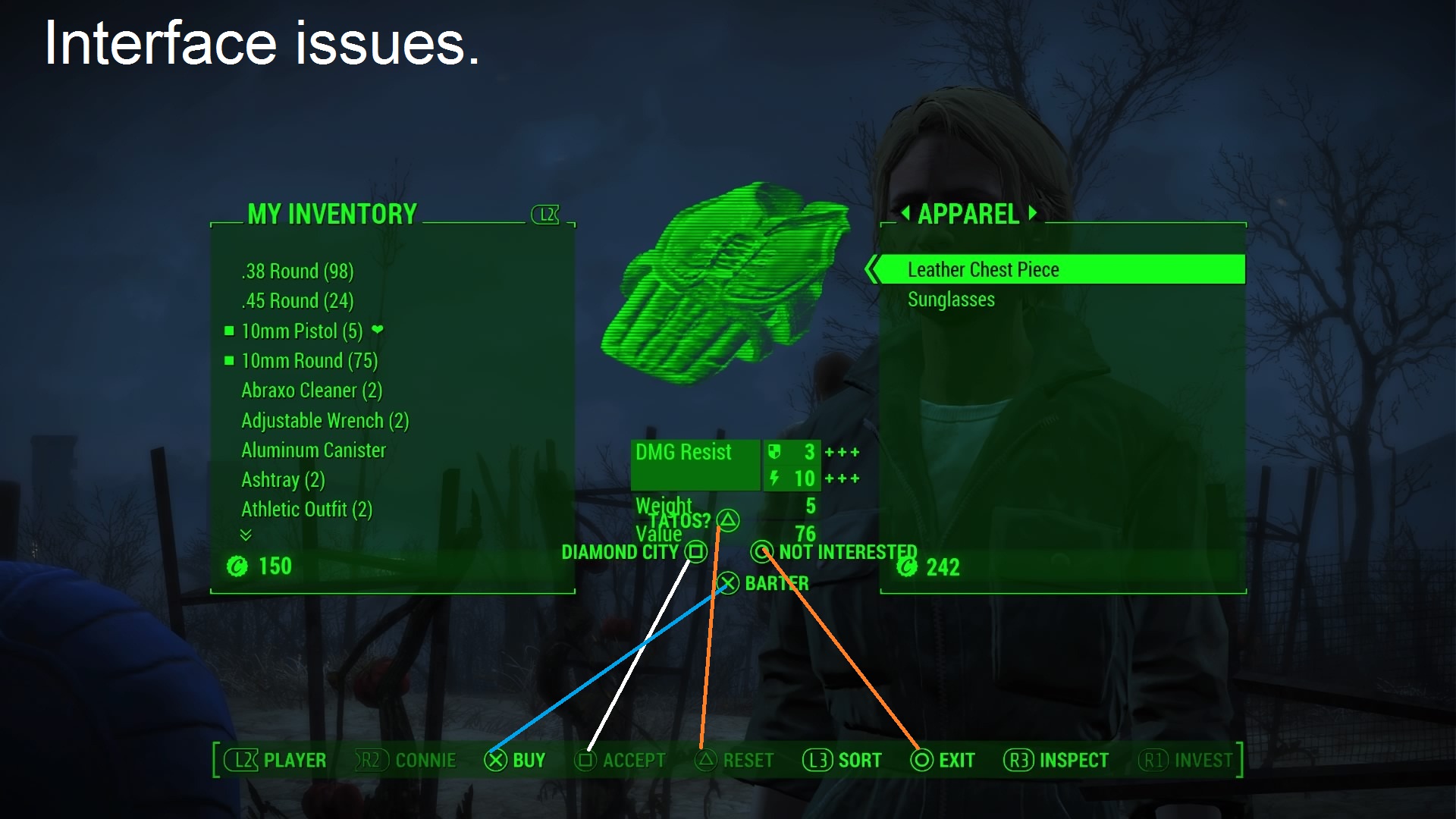1456x819 pixels.
Task: Click the circle EXIT icon
Action: point(922,761)
